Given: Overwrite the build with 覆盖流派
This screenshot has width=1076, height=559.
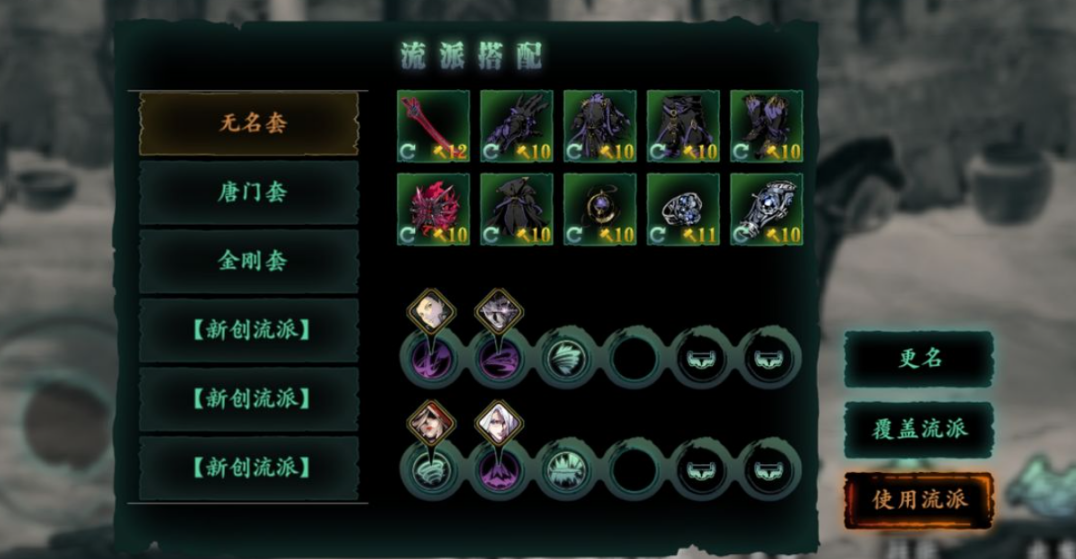Looking at the screenshot, I should click(919, 429).
